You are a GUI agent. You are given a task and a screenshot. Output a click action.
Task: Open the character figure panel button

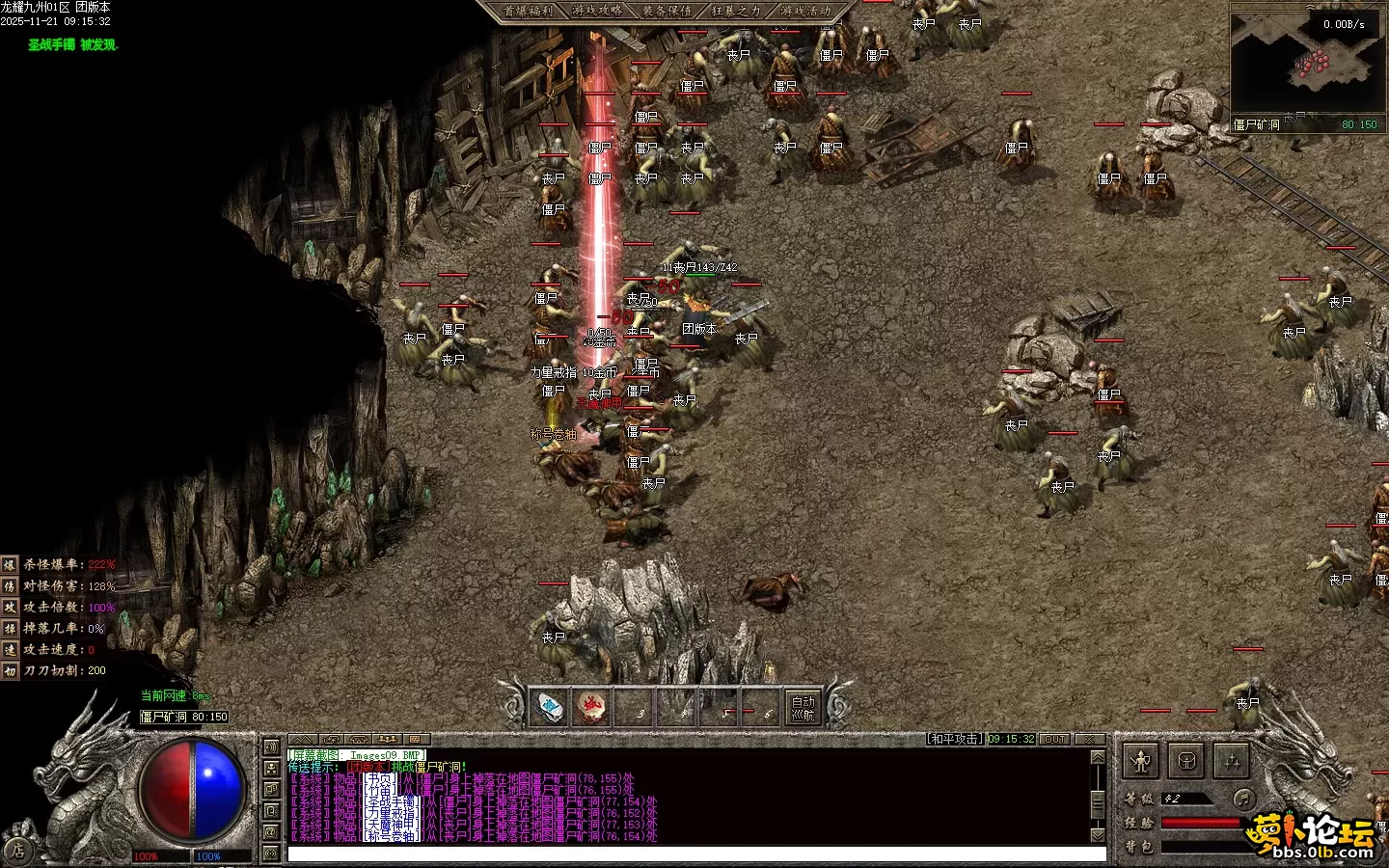1141,762
